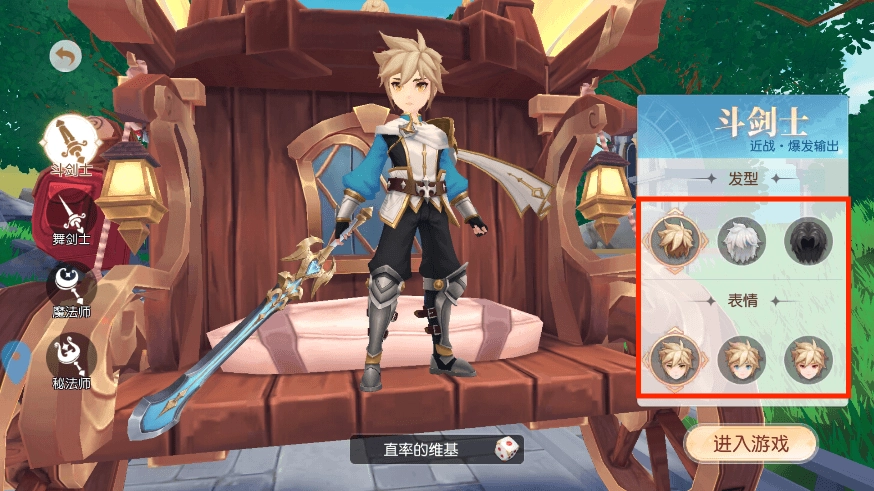Viewport: 874px width, 491px height.
Task: Click the back arrow button
Action: (66, 57)
